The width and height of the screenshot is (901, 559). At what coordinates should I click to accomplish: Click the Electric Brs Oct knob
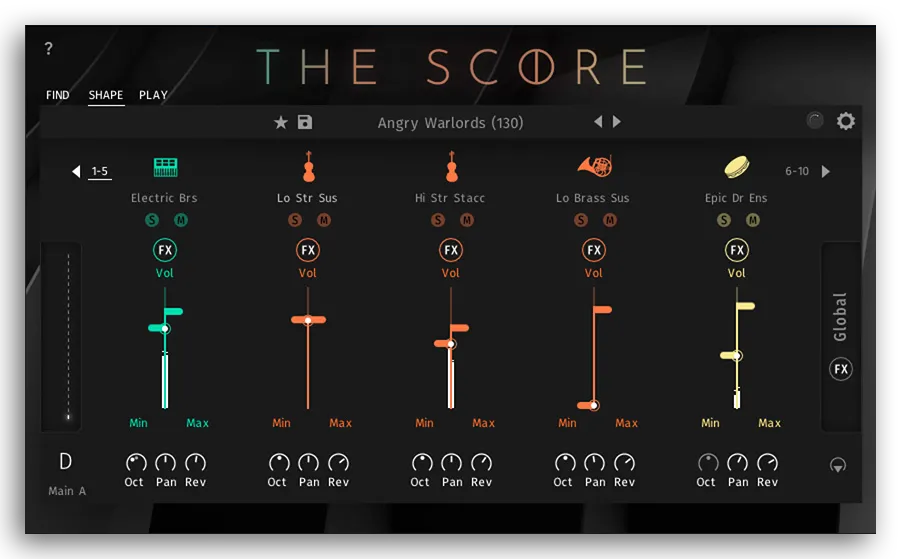coord(135,463)
